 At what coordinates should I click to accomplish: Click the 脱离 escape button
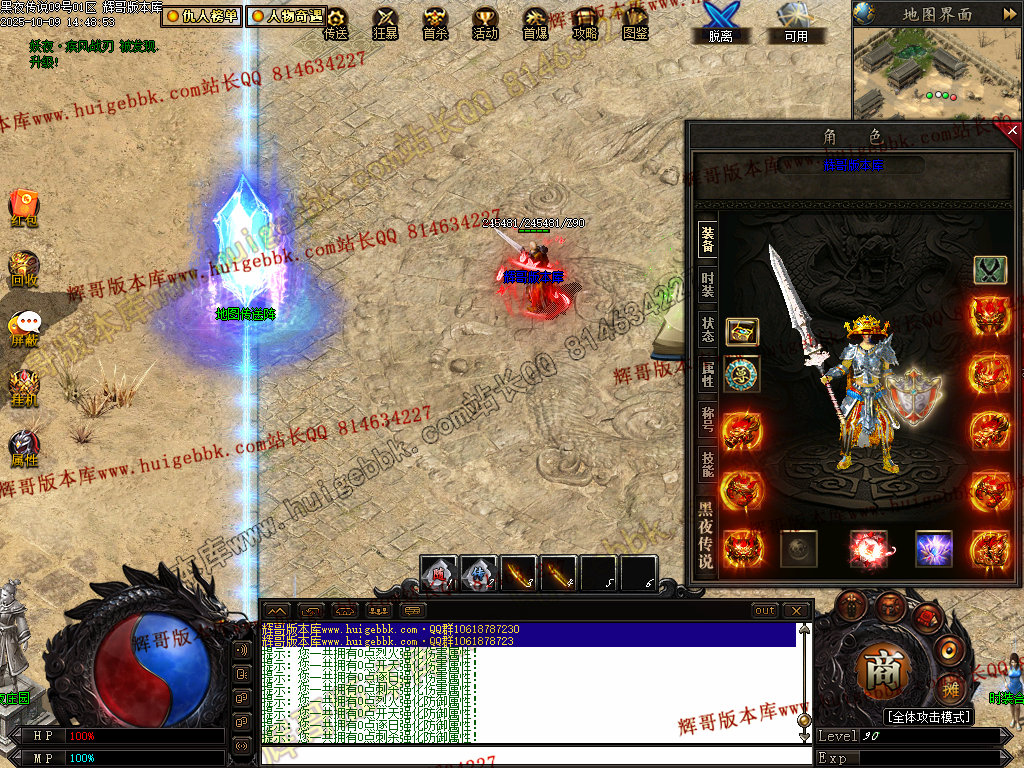720,23
